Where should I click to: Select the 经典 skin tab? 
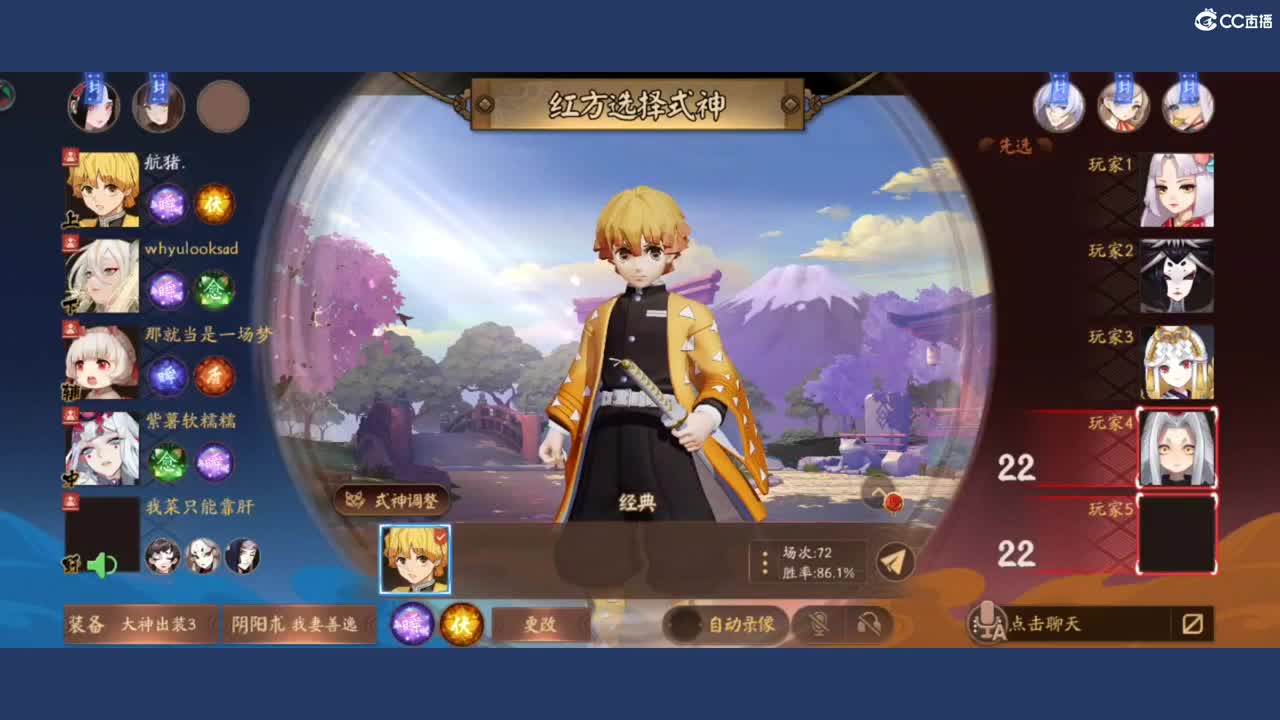click(637, 501)
